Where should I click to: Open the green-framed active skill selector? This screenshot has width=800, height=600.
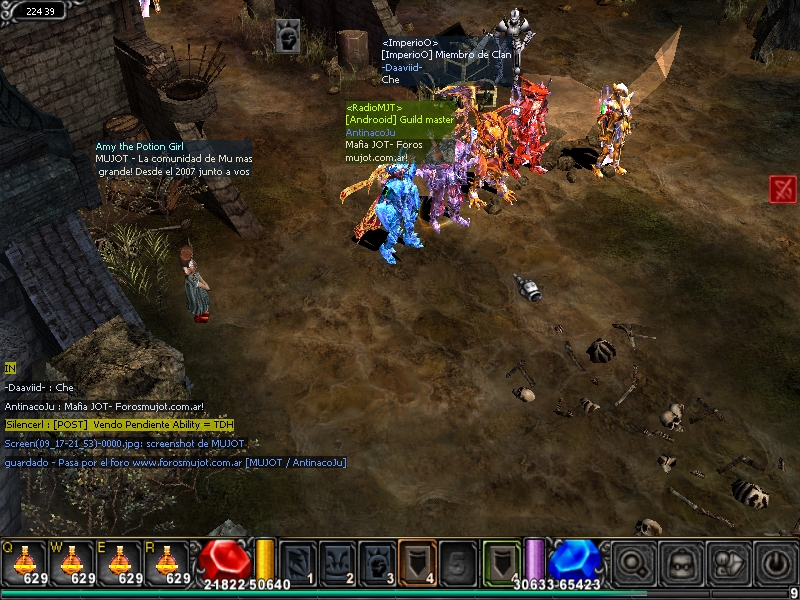point(502,562)
